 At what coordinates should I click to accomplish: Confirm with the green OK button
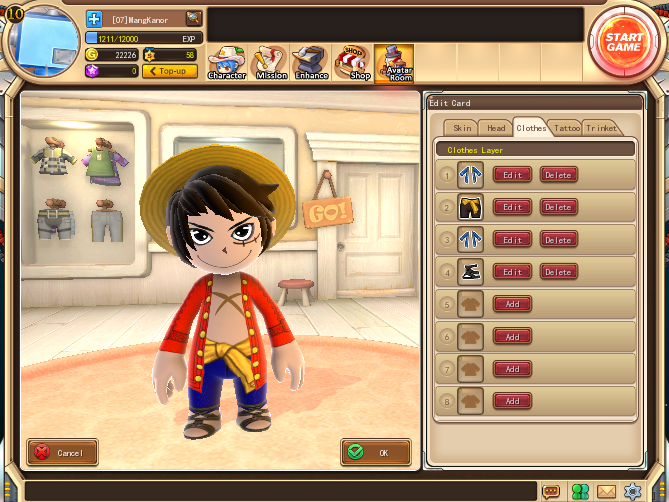[375, 452]
